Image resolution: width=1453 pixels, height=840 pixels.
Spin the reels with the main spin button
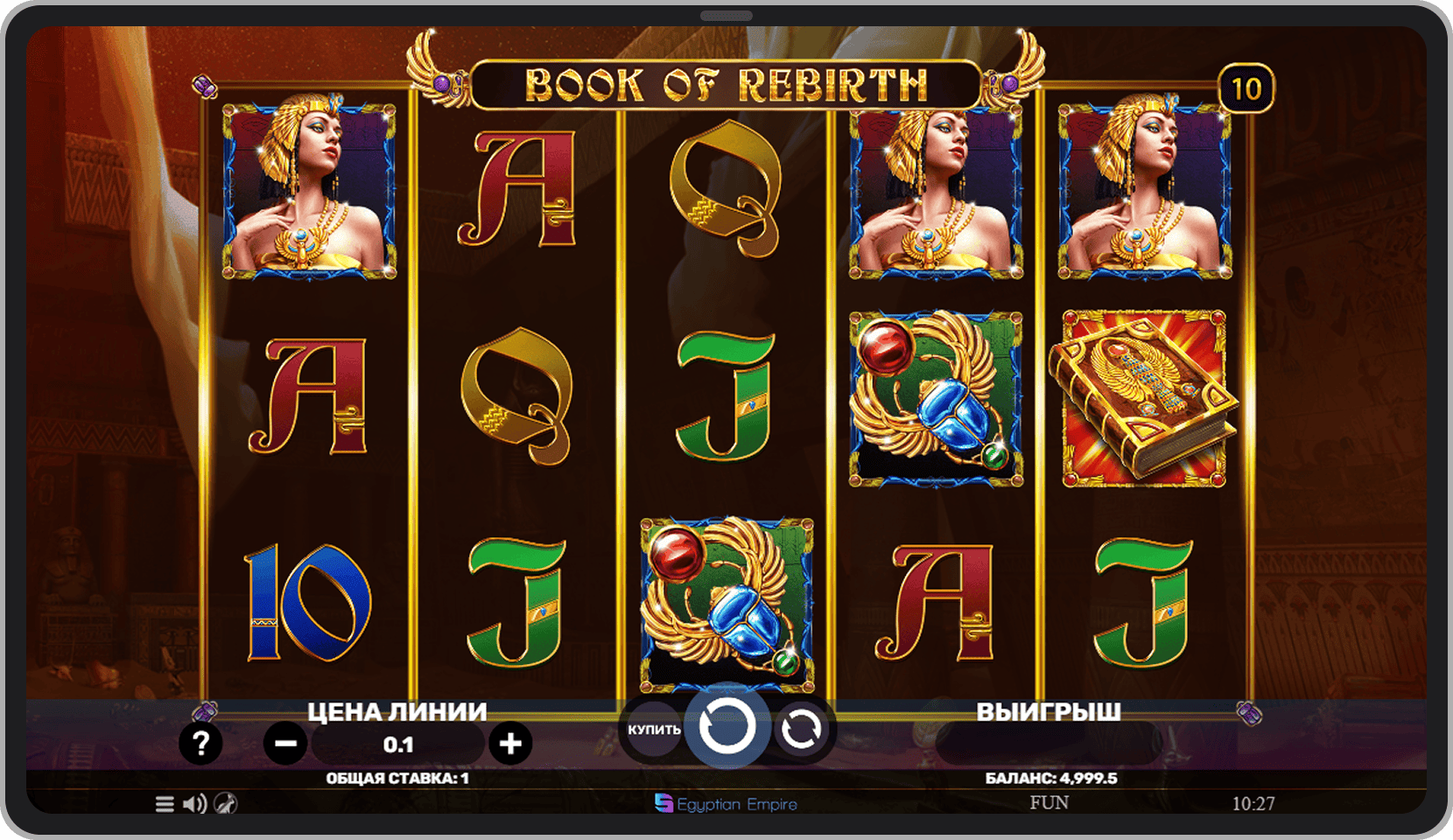[x=726, y=726]
